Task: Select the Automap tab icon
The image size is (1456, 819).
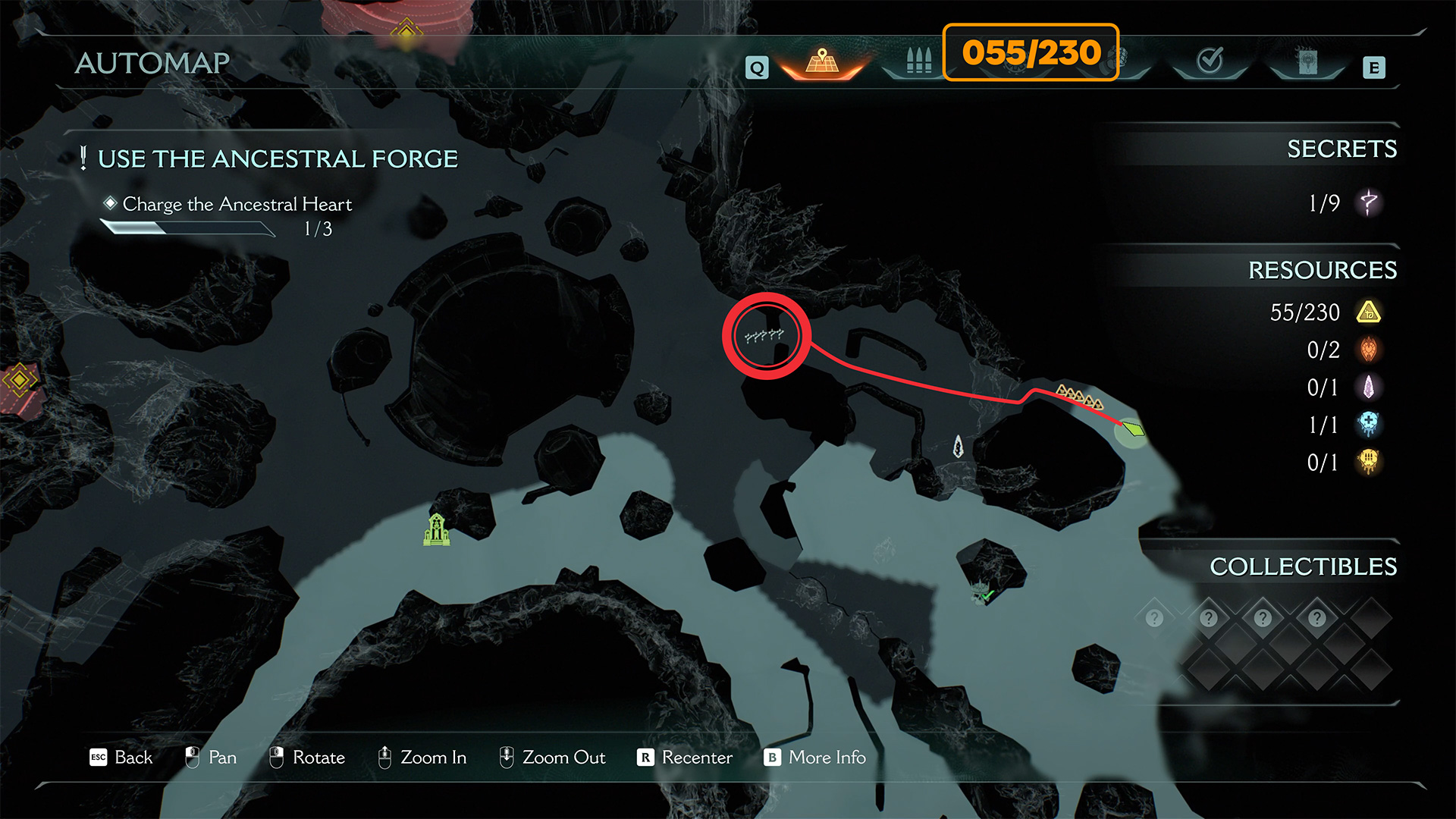Action: click(x=822, y=62)
